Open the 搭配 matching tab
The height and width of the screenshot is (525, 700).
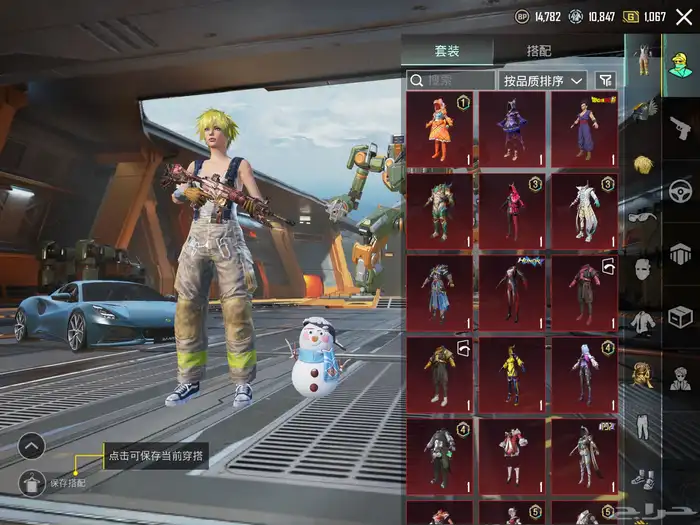click(539, 51)
